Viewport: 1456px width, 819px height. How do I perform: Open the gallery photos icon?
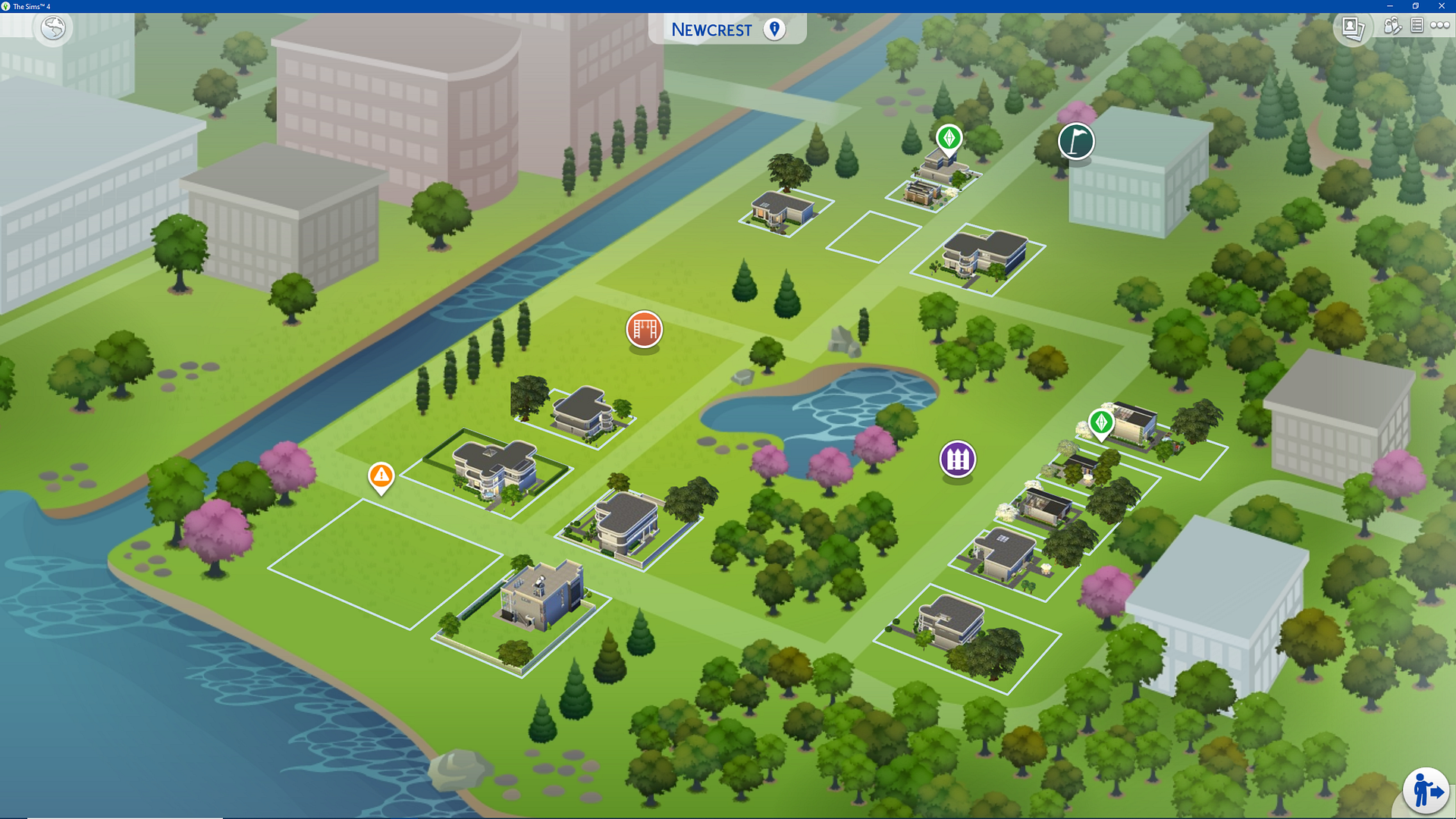(x=1353, y=28)
